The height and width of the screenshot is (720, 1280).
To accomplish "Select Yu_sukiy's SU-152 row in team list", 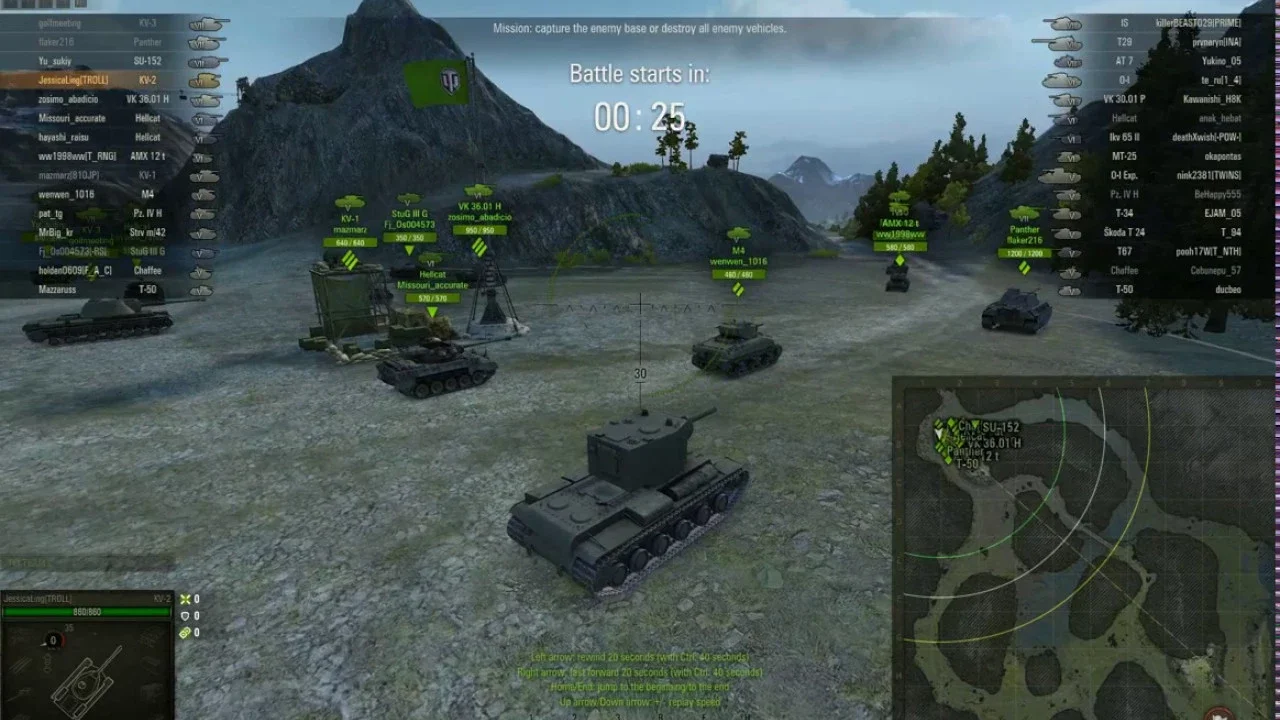I will coord(110,61).
